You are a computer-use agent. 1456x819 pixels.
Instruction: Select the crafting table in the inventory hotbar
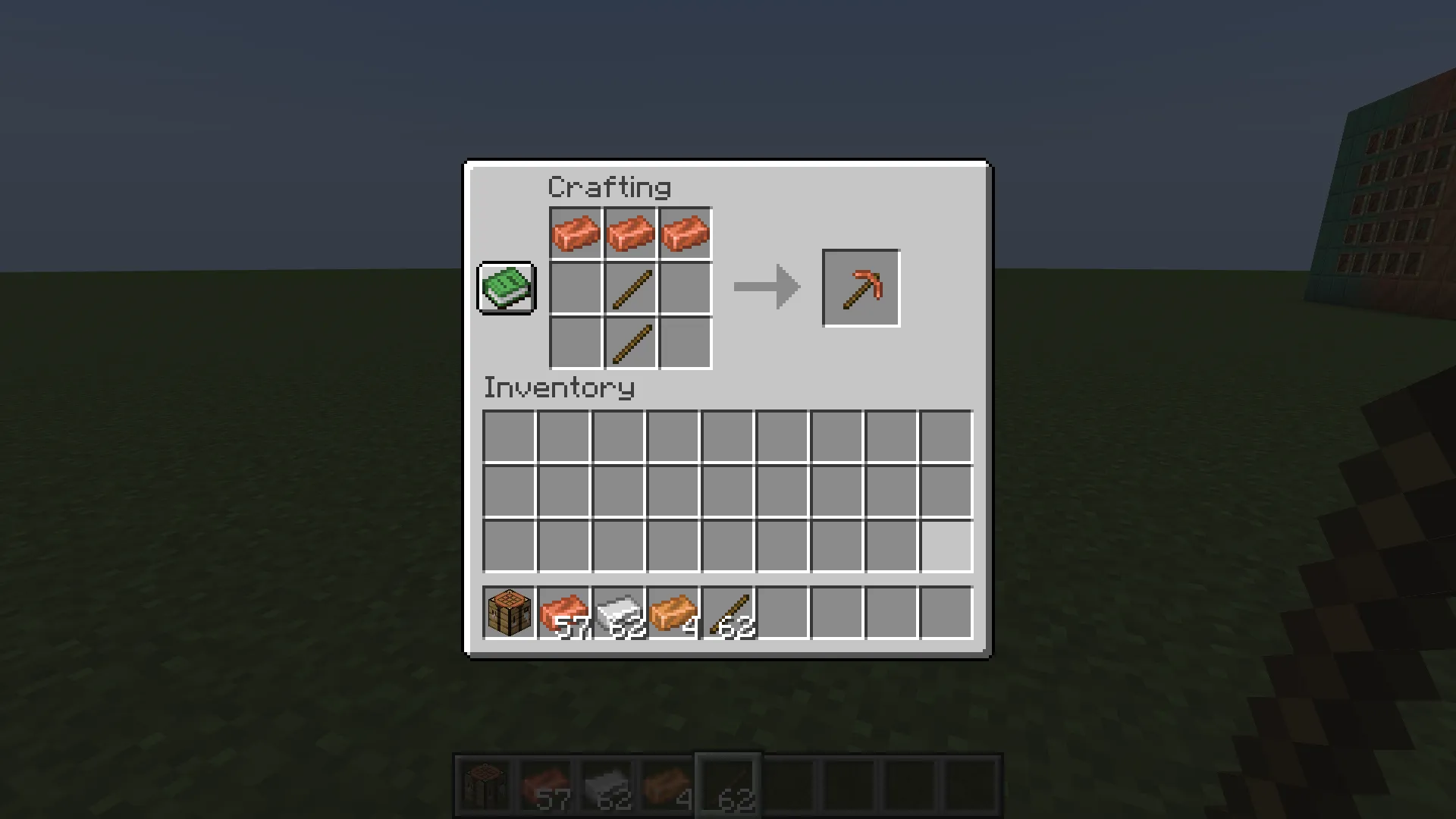pos(507,613)
